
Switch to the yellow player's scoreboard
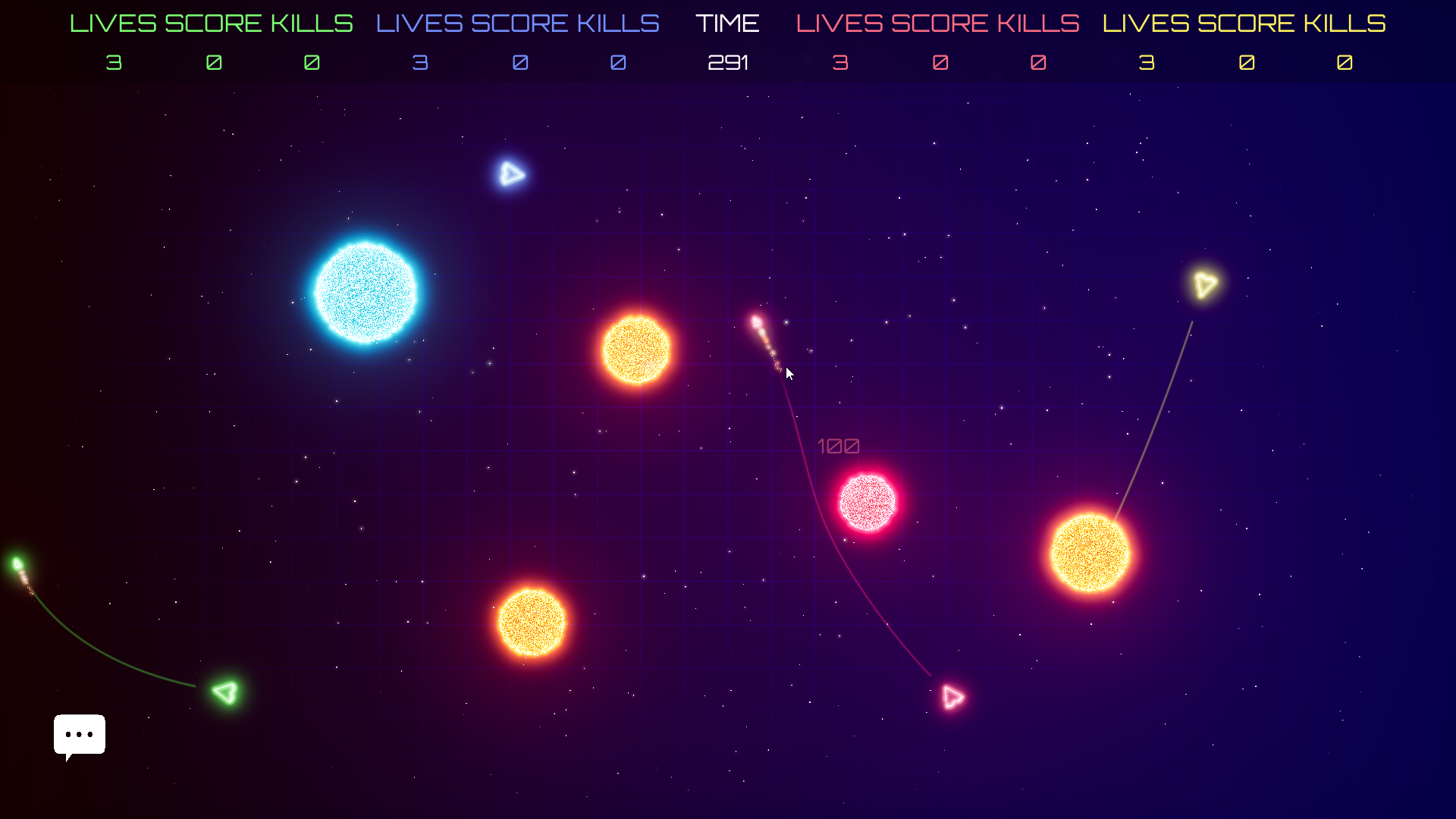click(1244, 23)
